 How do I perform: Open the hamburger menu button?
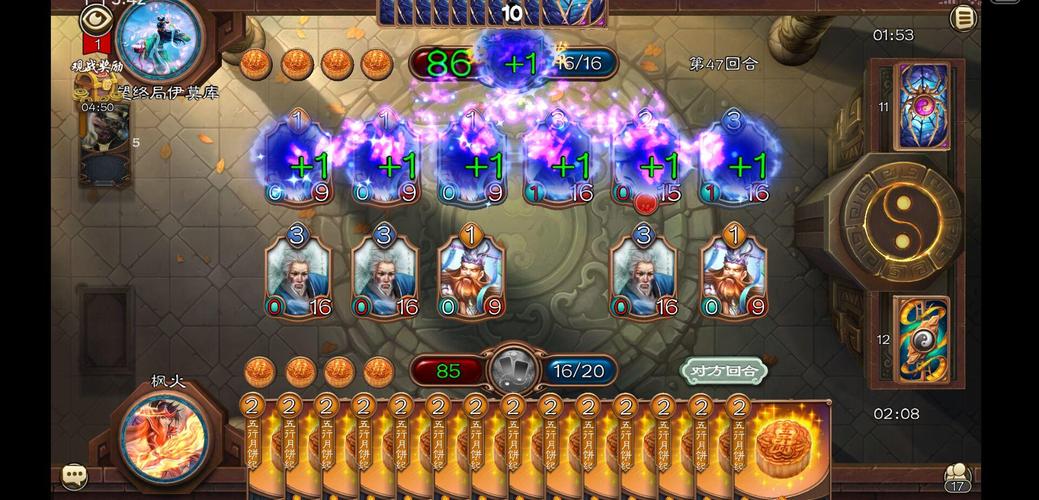[963, 18]
